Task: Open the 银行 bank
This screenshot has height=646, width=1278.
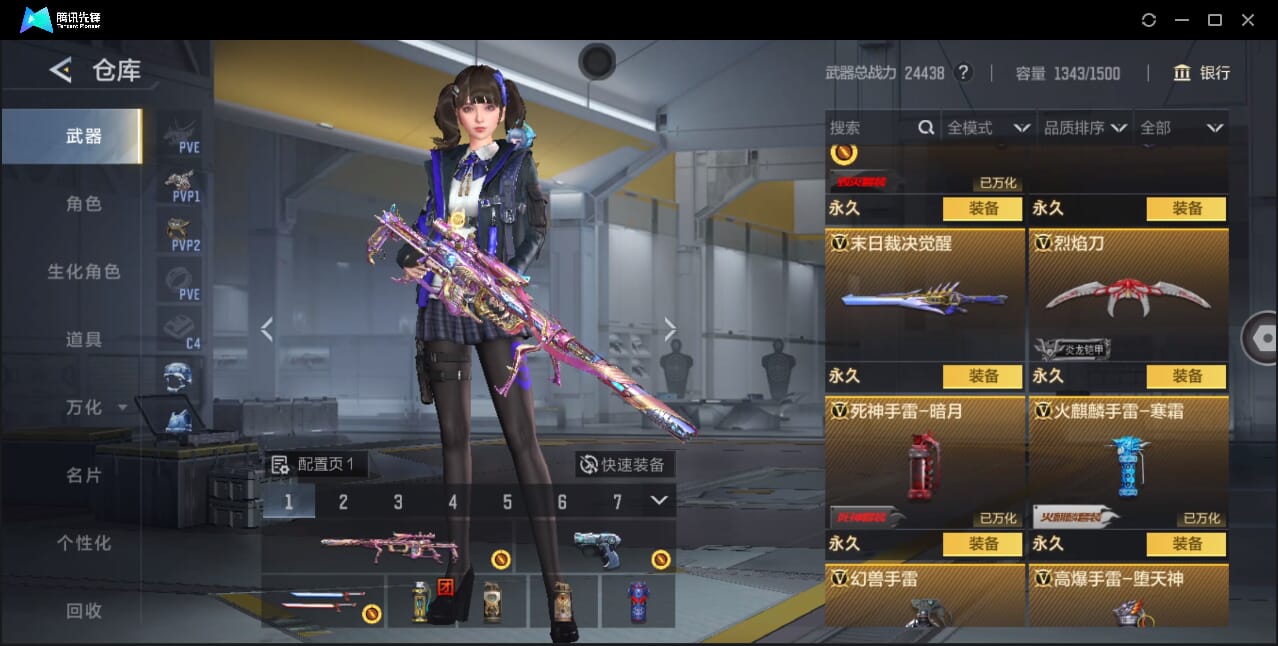Action: tap(1202, 73)
